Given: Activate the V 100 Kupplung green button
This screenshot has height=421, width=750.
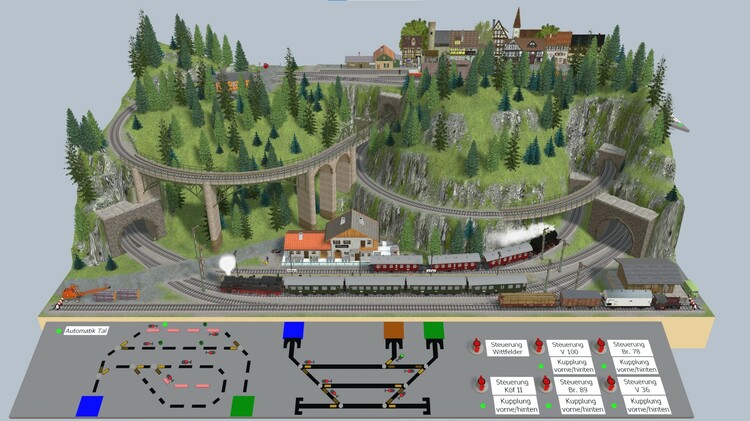Looking at the screenshot, I should (x=543, y=366).
